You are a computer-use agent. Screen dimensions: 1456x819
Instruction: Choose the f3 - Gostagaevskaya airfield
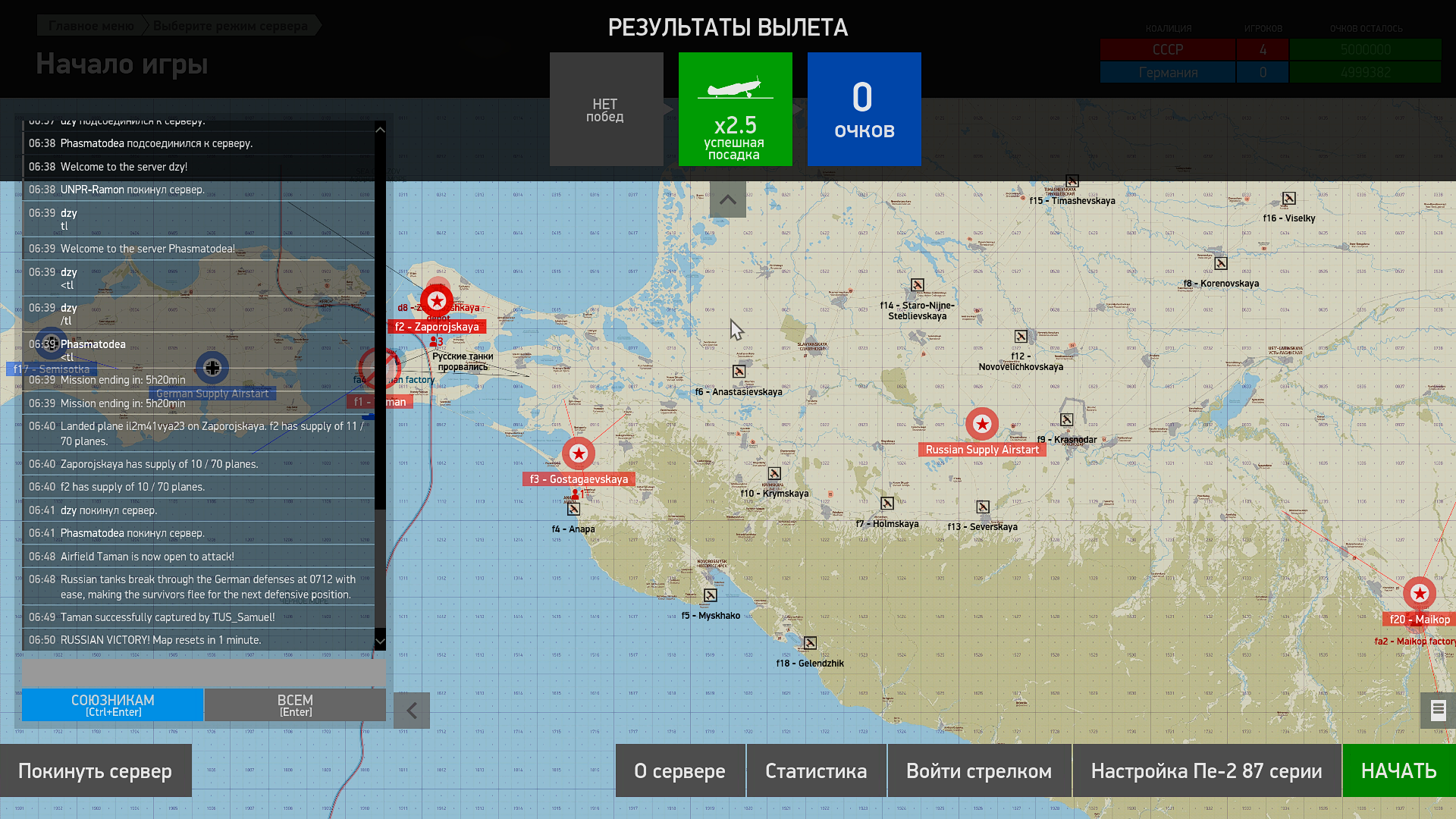579,453
